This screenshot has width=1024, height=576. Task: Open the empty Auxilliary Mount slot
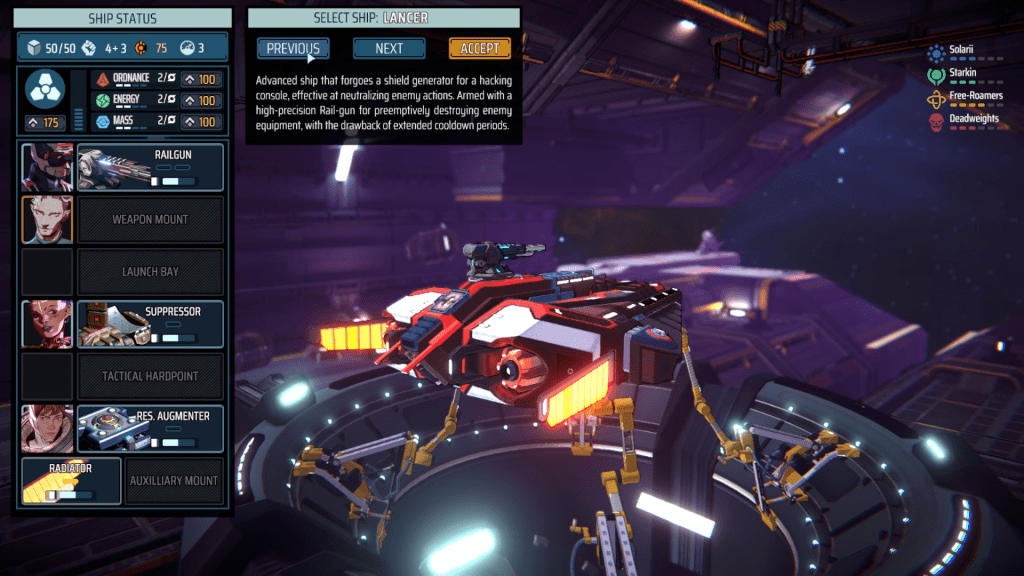coord(173,480)
